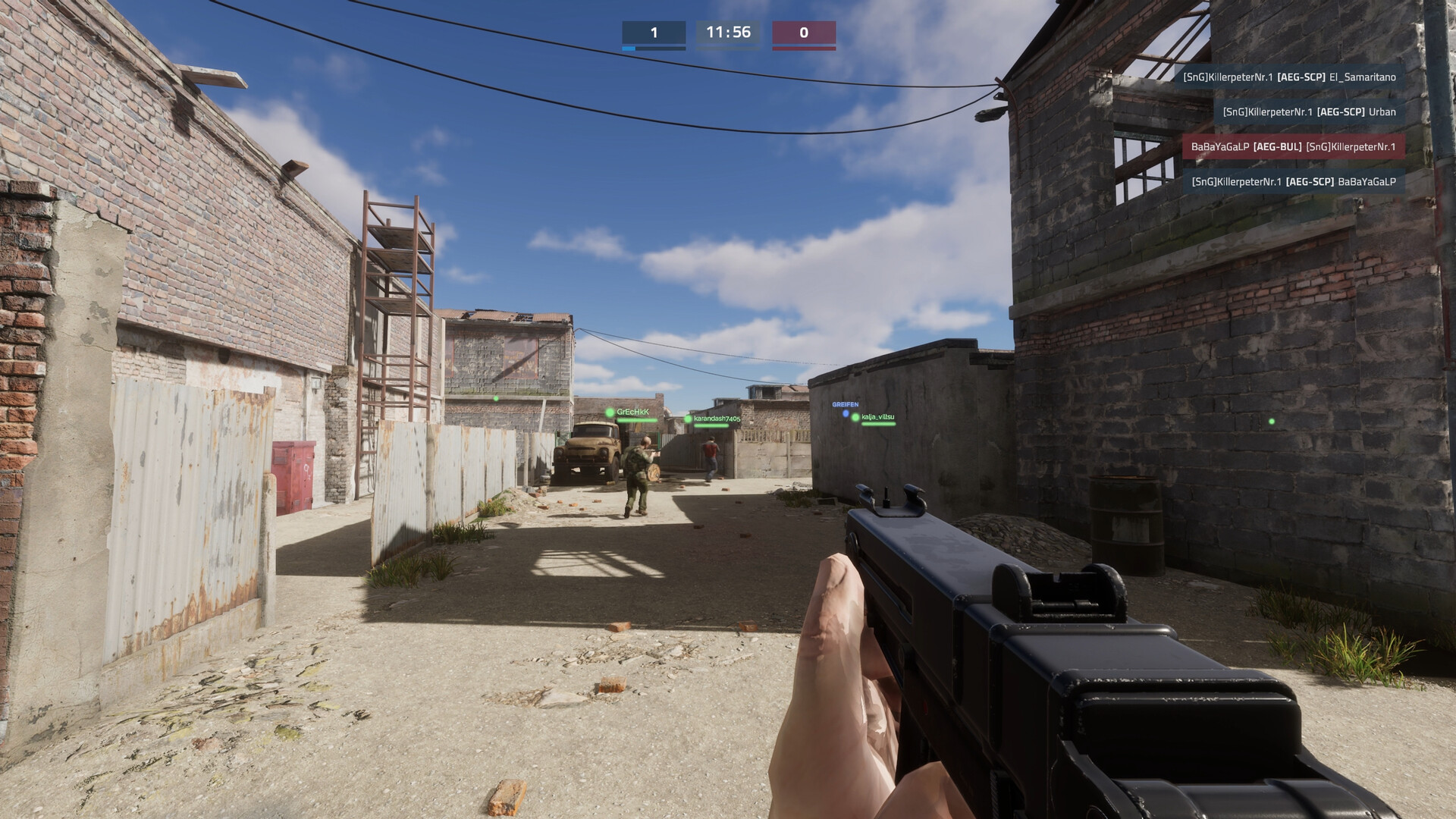Click the green marker above the truck area

click(497, 398)
